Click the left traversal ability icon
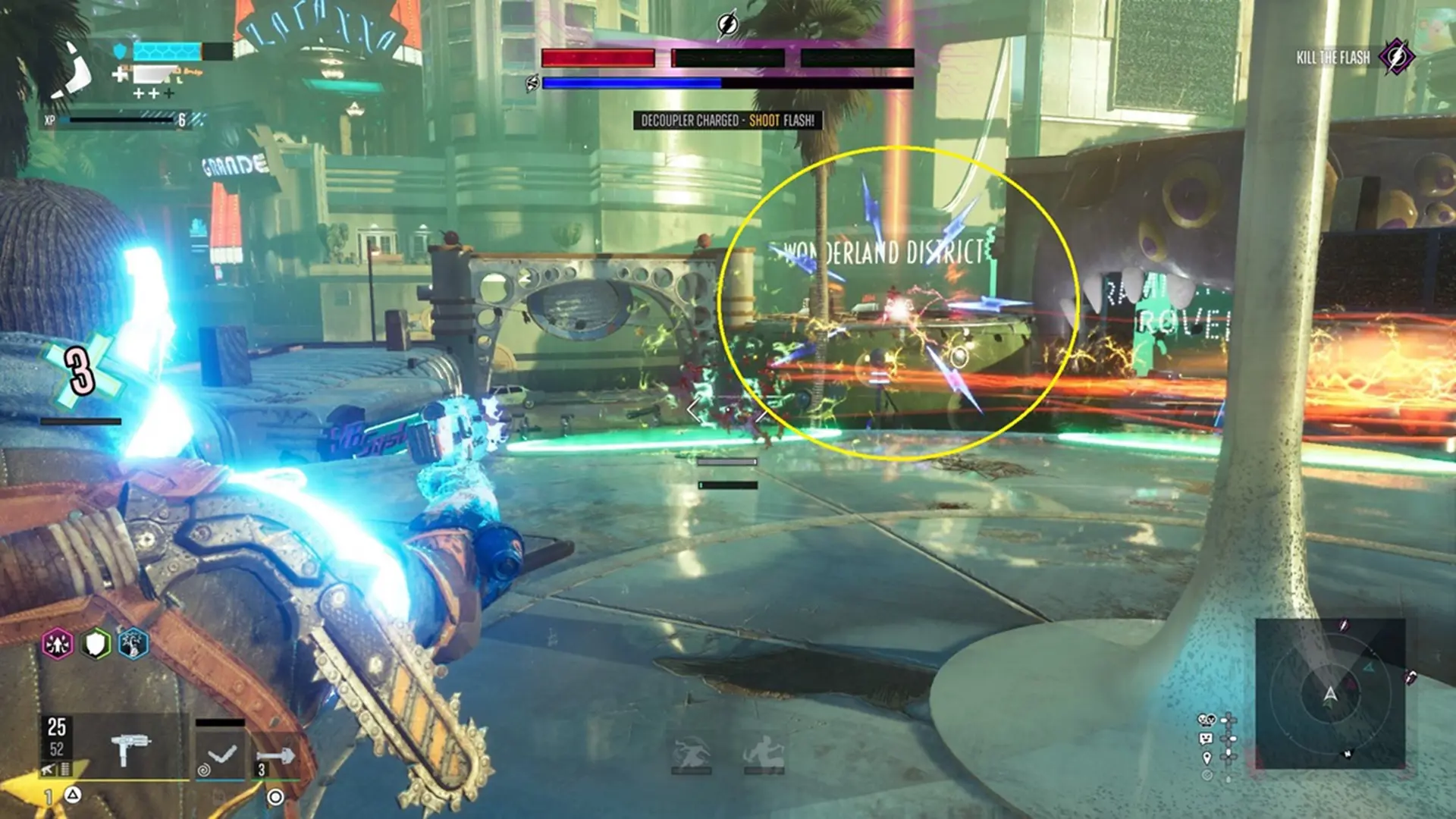 [691, 753]
